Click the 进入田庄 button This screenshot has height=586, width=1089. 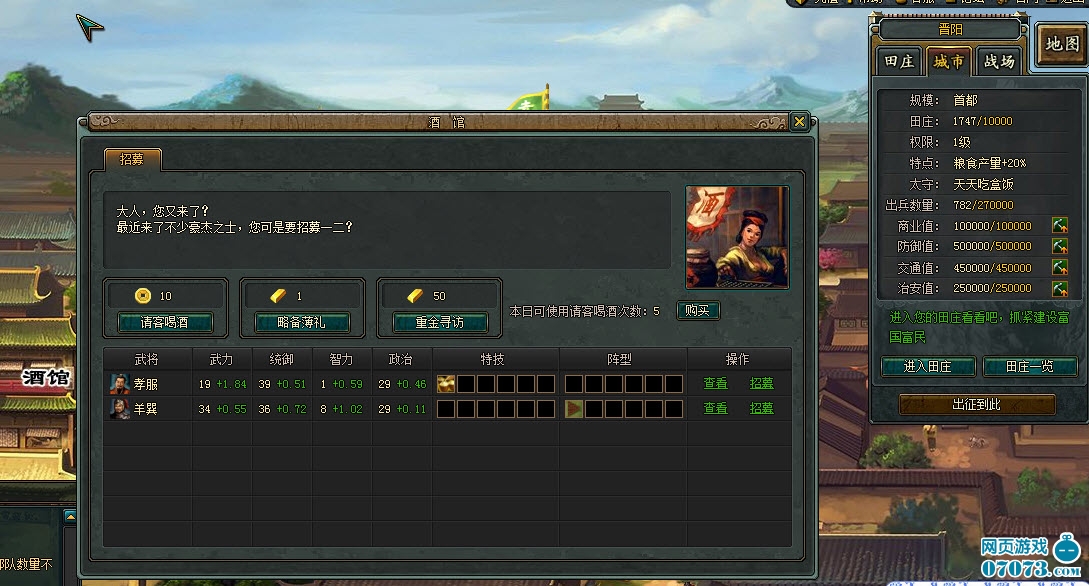pos(927,367)
